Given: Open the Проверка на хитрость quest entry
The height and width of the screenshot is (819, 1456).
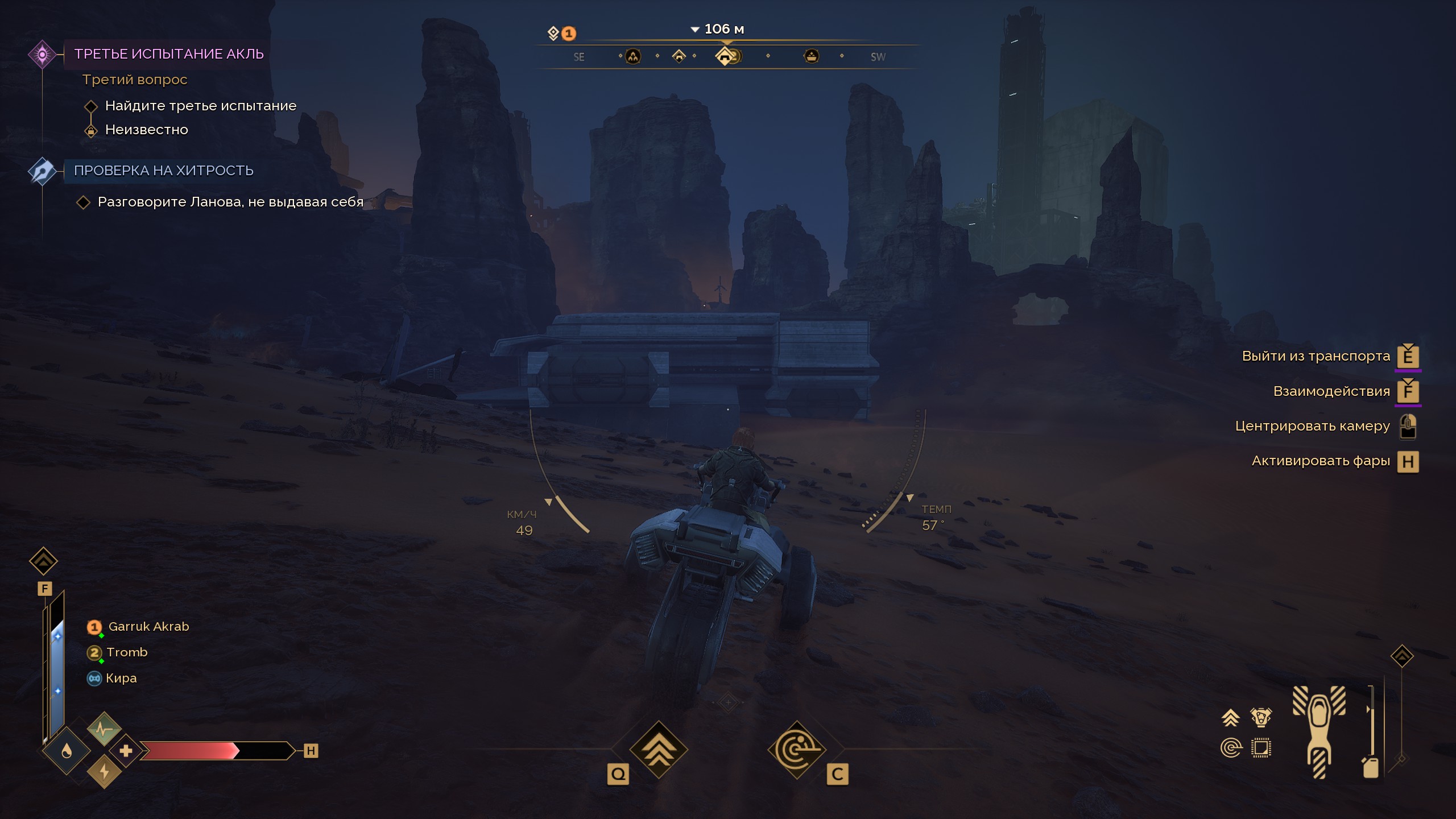Looking at the screenshot, I should tap(163, 171).
